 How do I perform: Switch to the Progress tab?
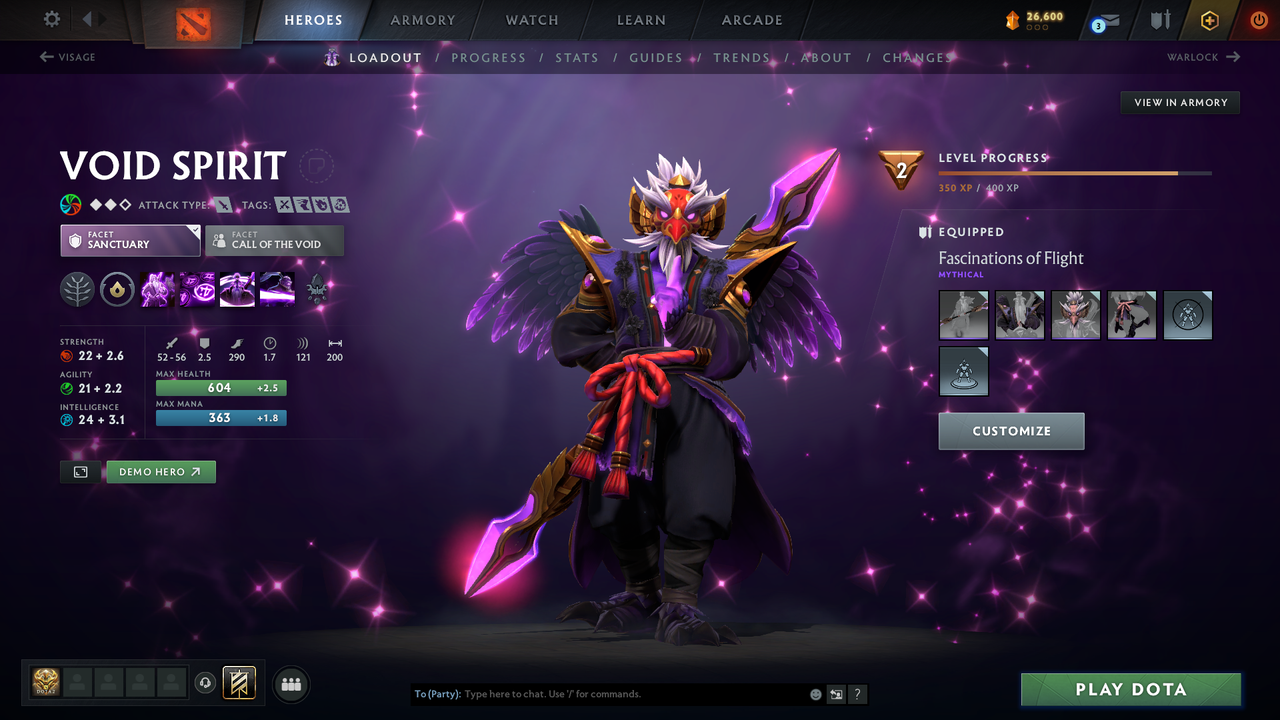[x=489, y=57]
